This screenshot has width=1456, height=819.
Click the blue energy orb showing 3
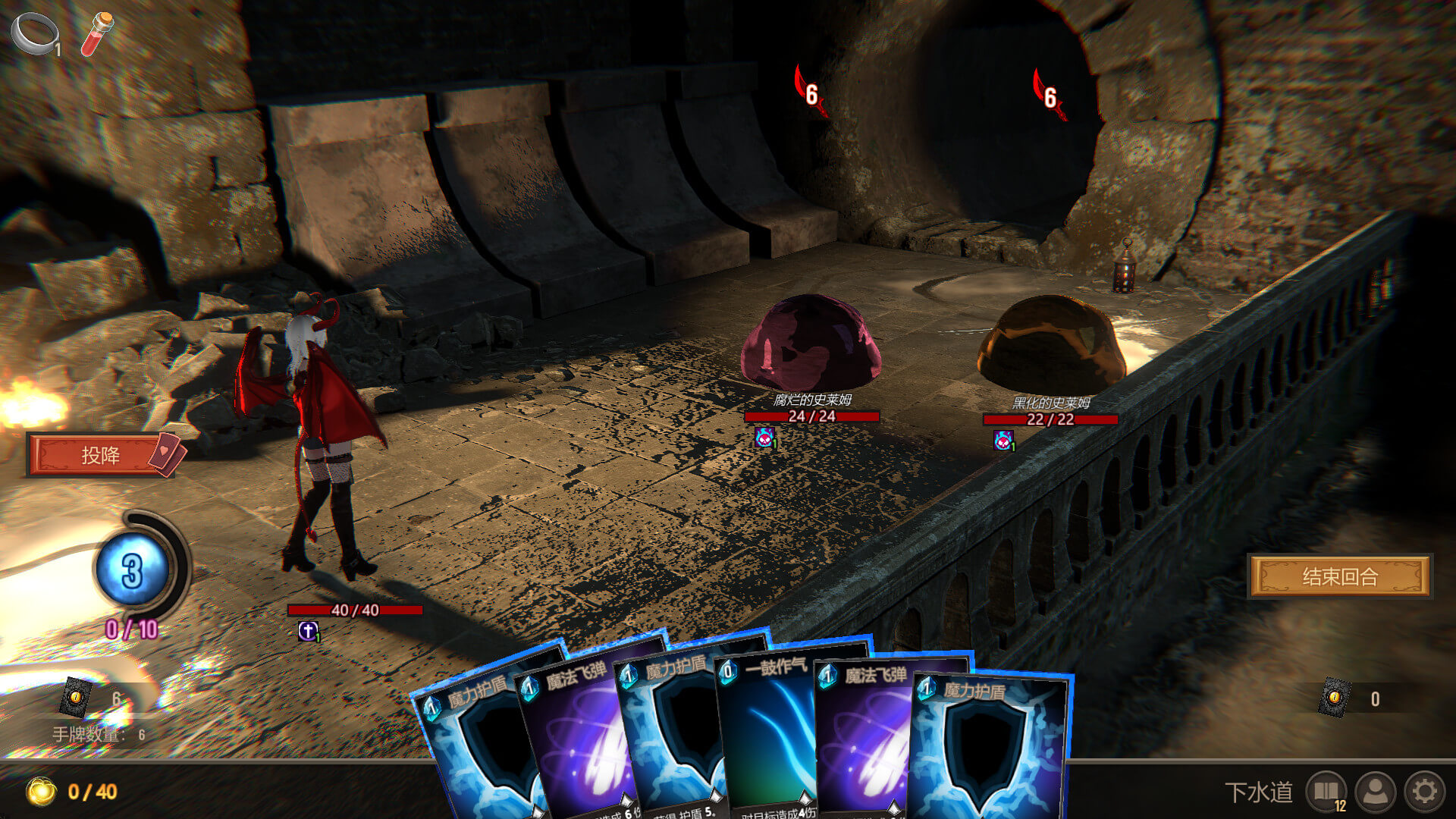click(x=133, y=570)
